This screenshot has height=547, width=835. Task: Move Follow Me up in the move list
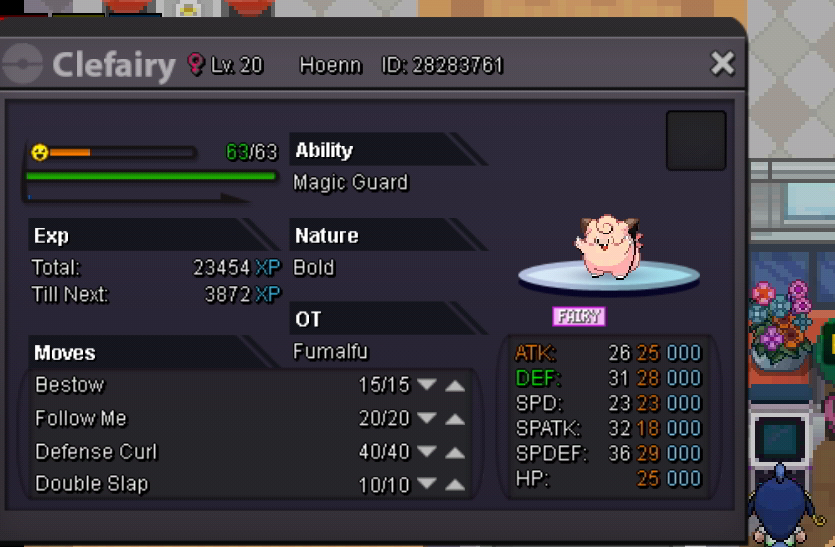click(455, 418)
